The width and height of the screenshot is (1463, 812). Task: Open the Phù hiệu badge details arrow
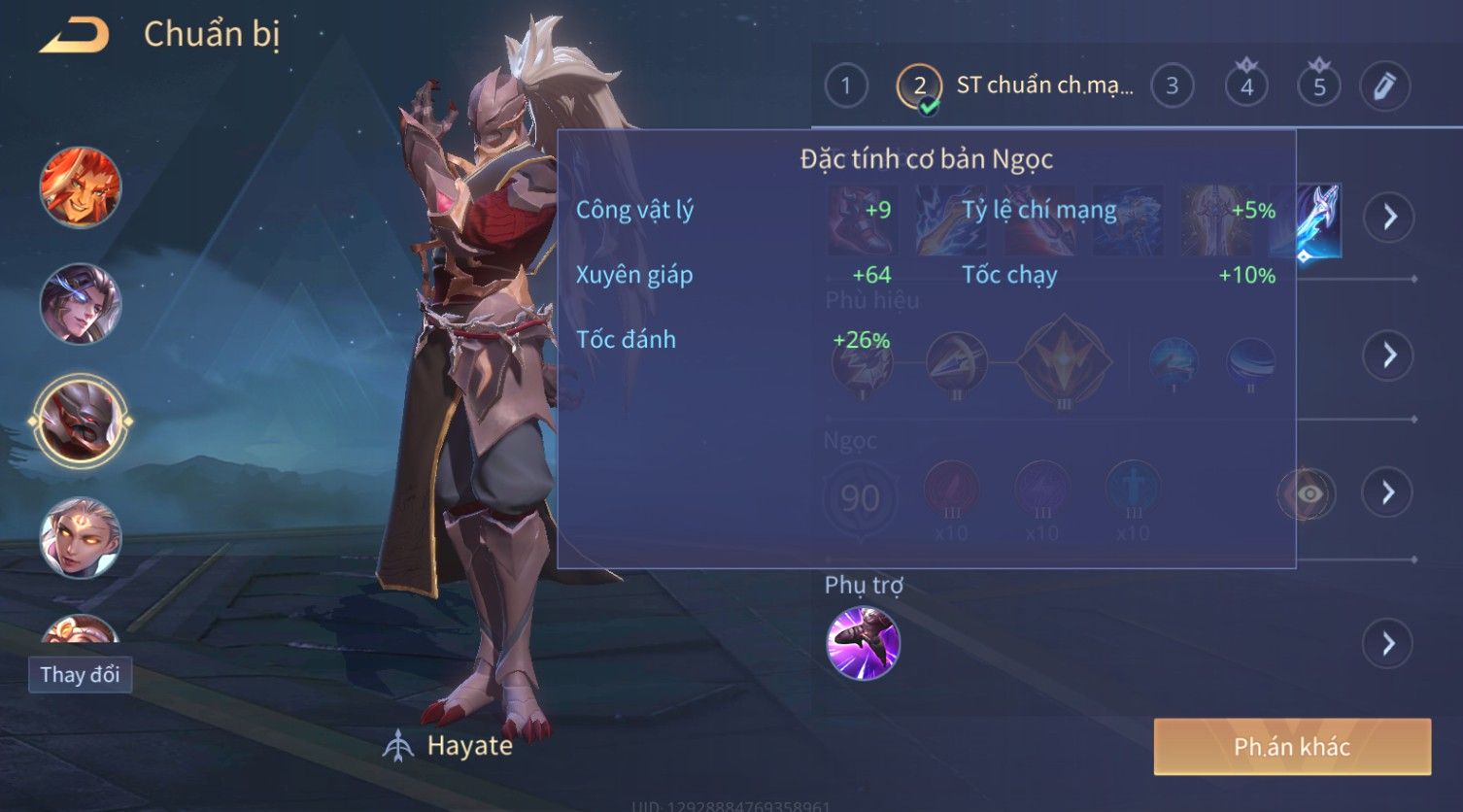tap(1389, 355)
